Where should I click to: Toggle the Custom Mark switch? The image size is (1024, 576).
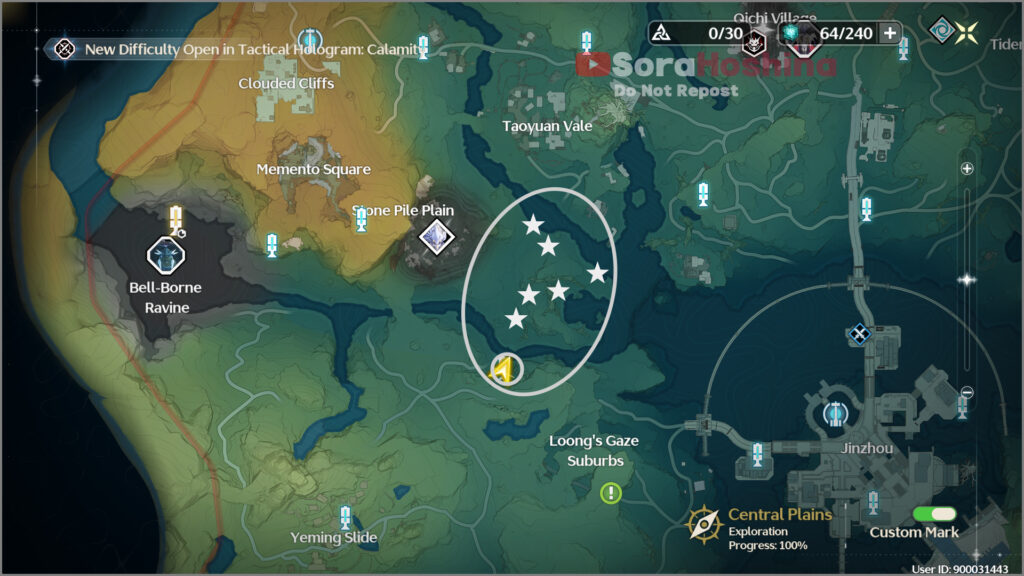[x=935, y=514]
